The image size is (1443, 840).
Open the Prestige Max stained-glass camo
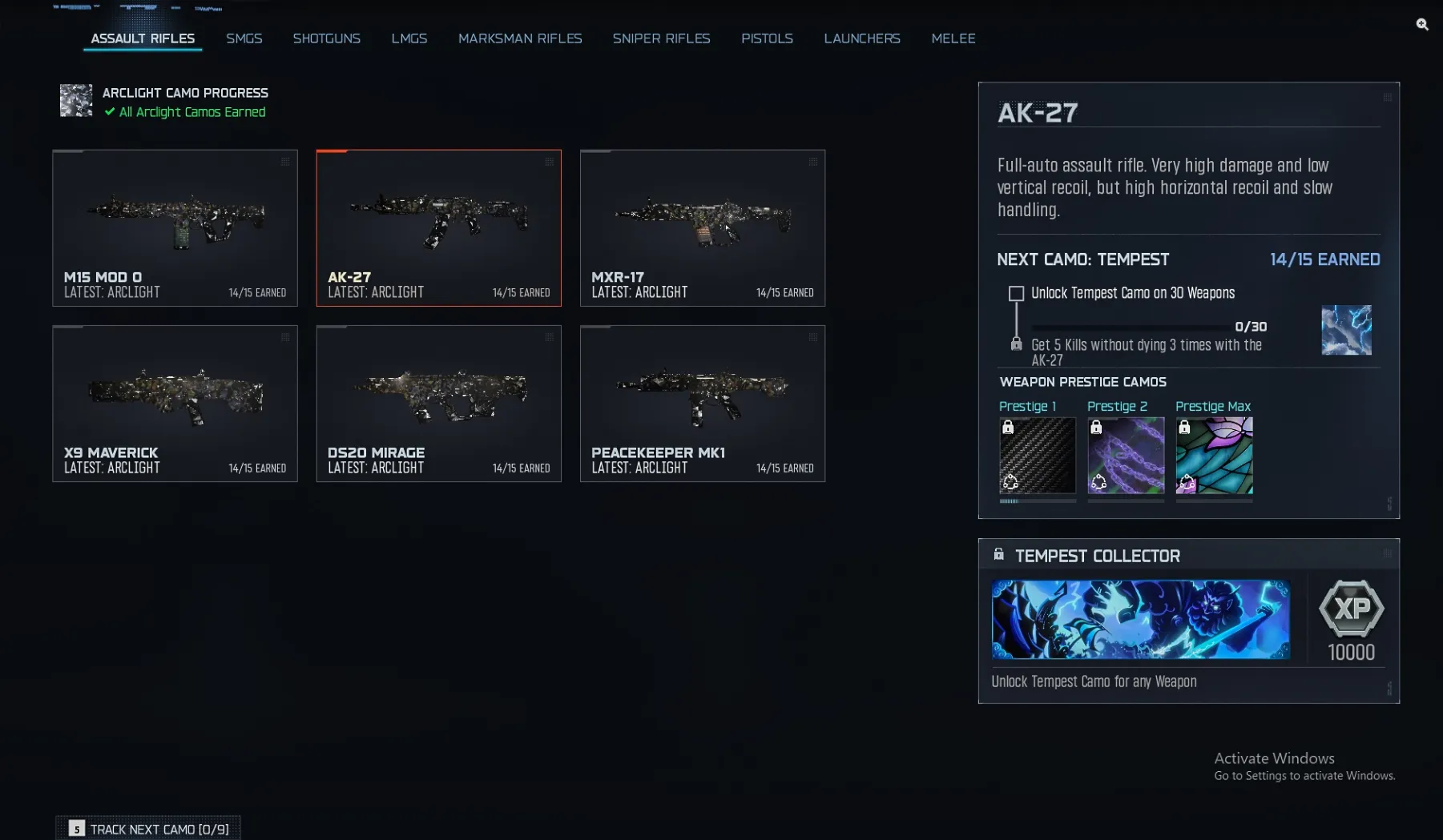(1214, 456)
